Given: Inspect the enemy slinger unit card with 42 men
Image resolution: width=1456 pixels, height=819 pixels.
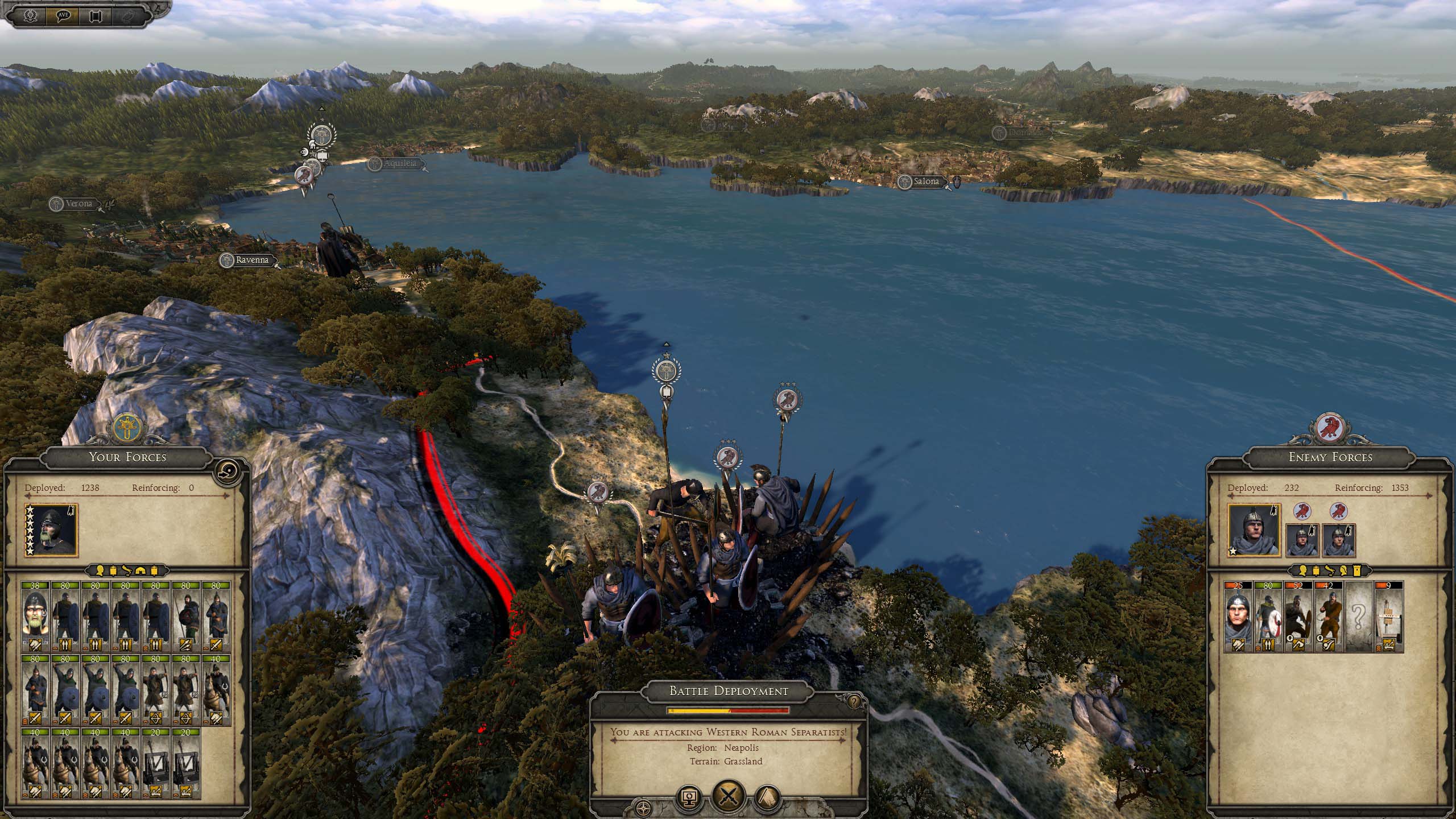Looking at the screenshot, I should pyautogui.click(x=1328, y=616).
